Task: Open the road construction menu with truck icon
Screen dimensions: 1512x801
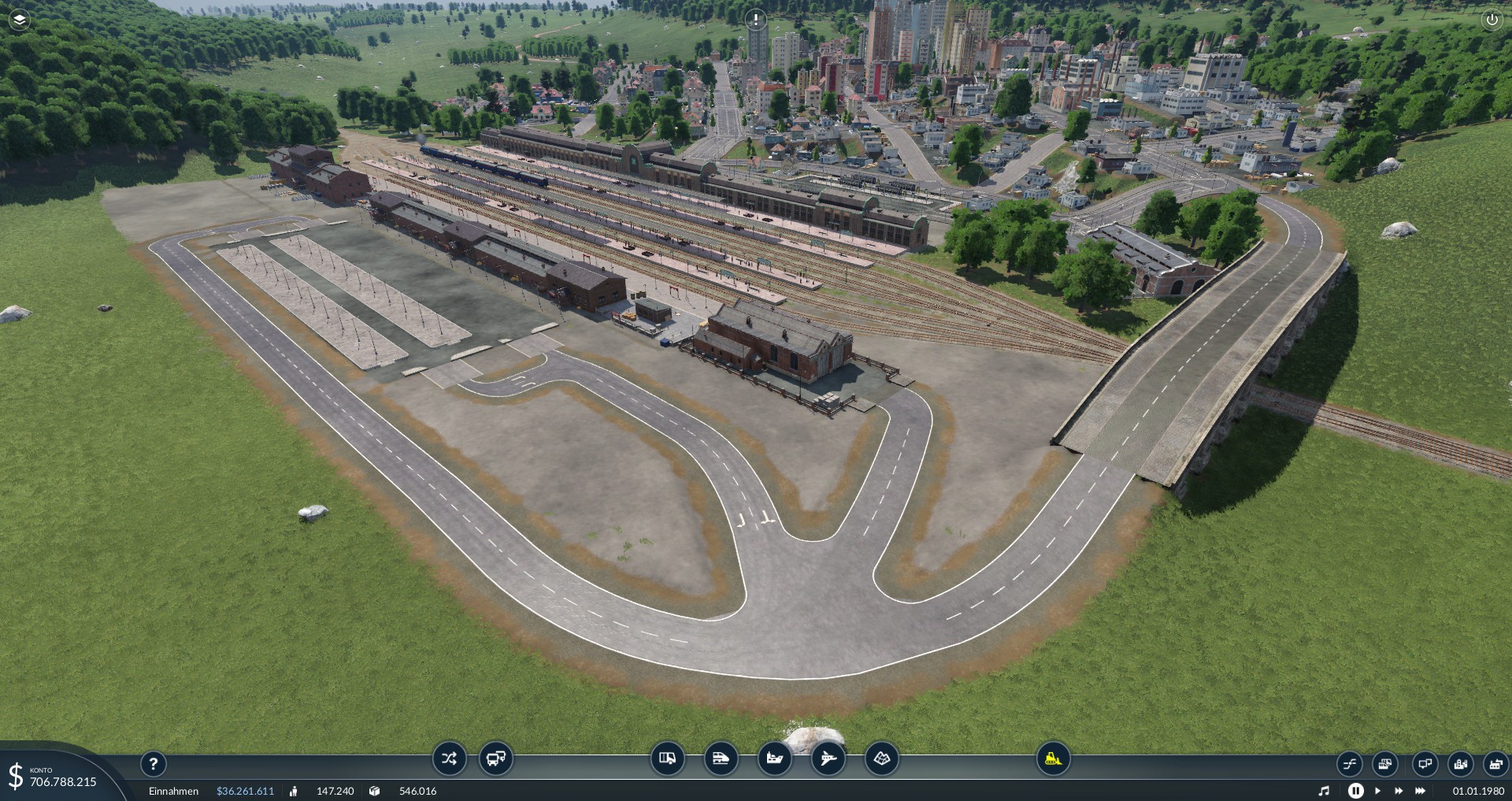Action: pyautogui.click(x=667, y=758)
